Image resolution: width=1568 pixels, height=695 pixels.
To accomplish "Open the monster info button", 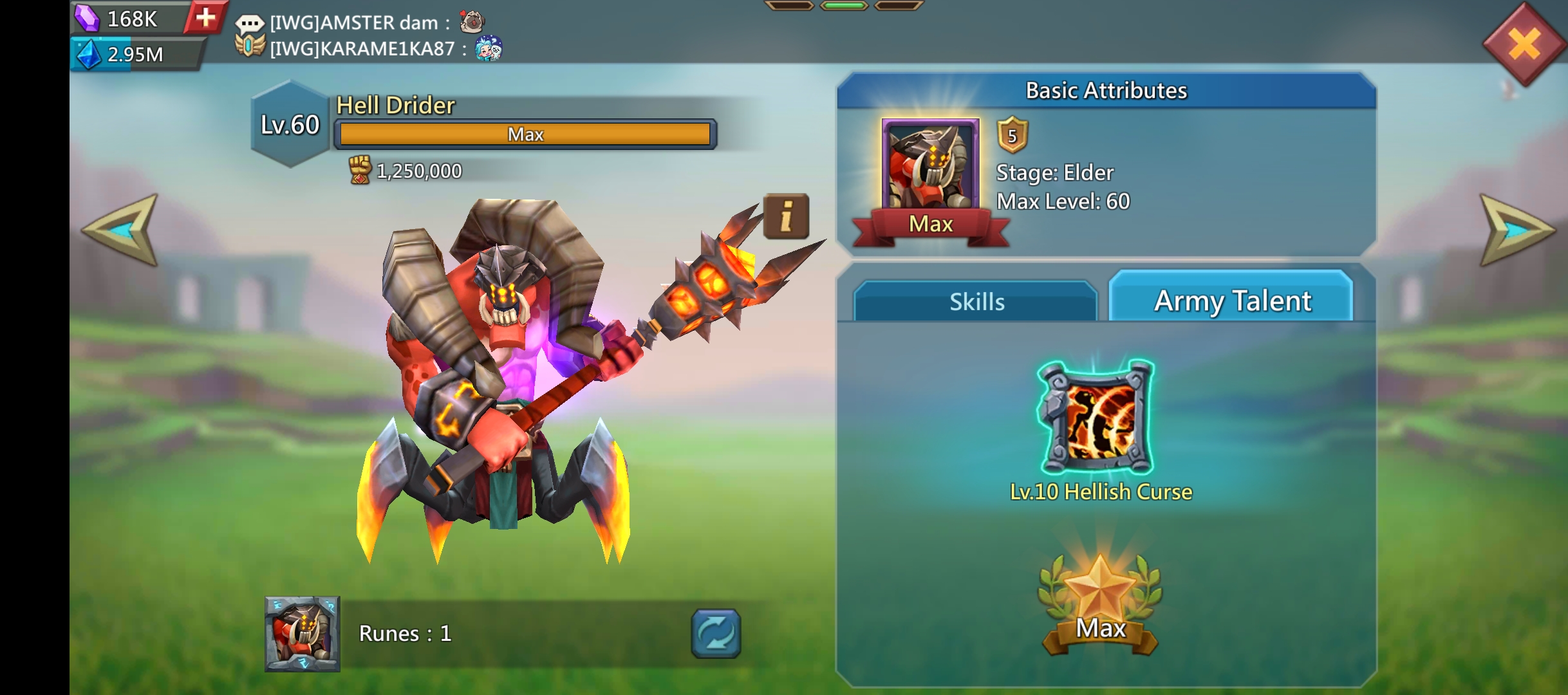I will point(786,216).
